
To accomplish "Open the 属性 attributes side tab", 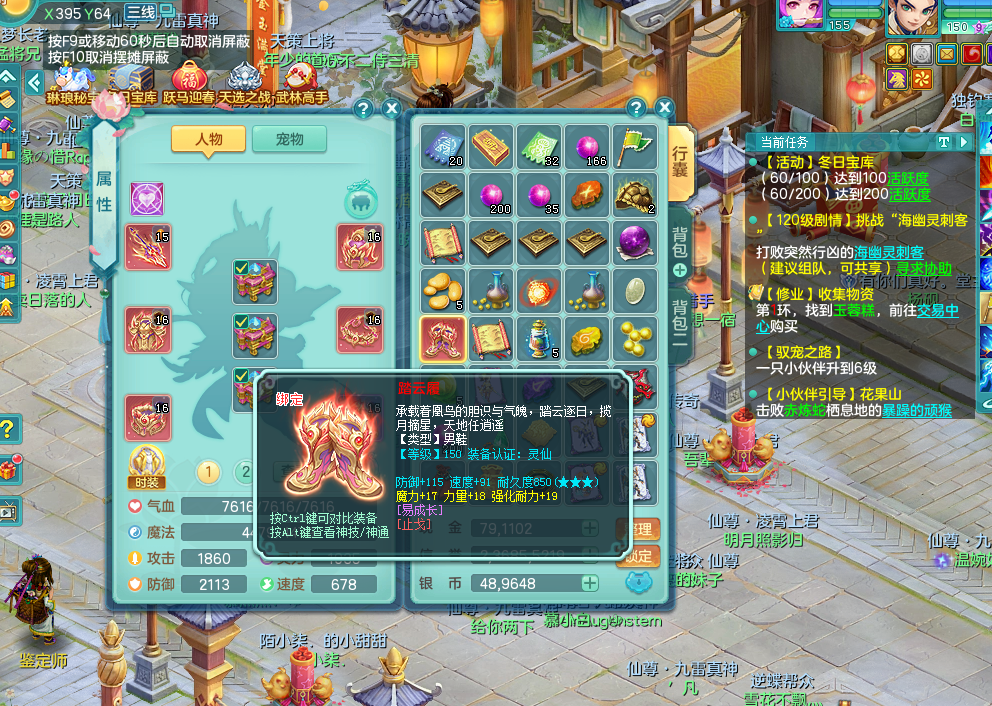I will pyautogui.click(x=104, y=190).
